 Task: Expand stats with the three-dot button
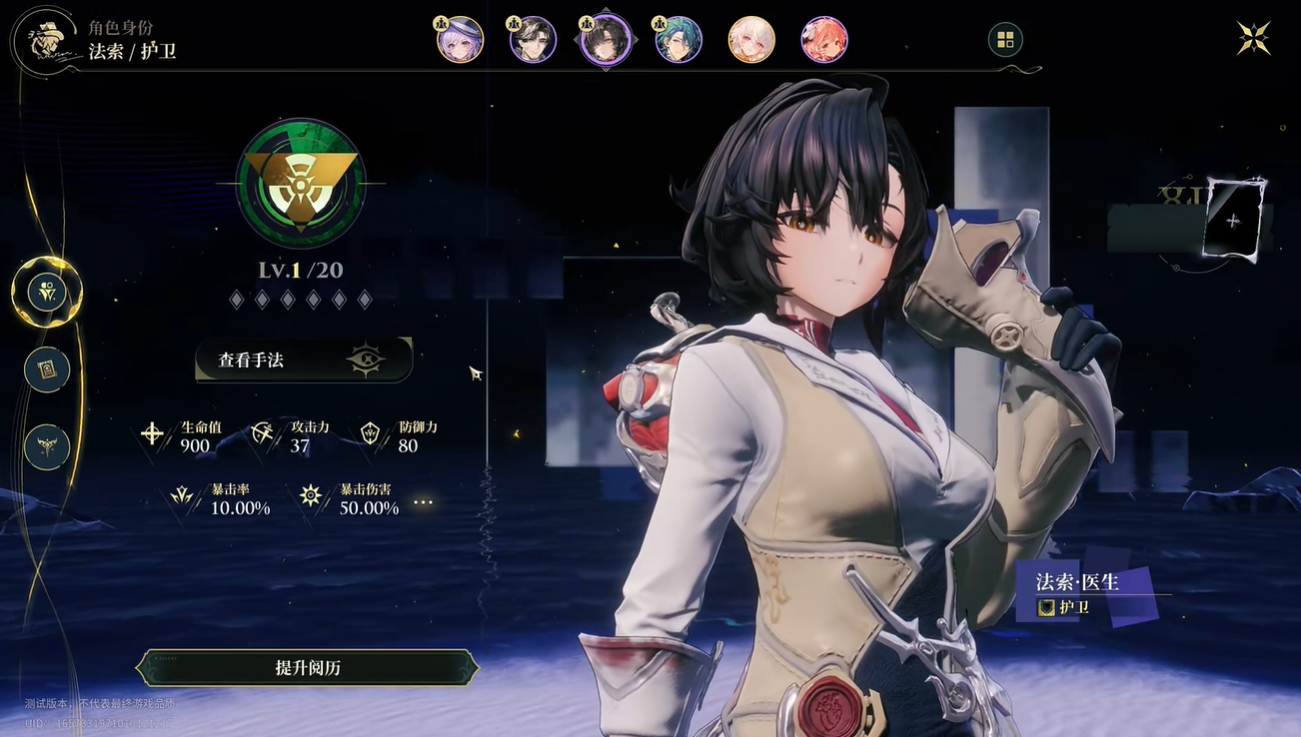click(424, 501)
